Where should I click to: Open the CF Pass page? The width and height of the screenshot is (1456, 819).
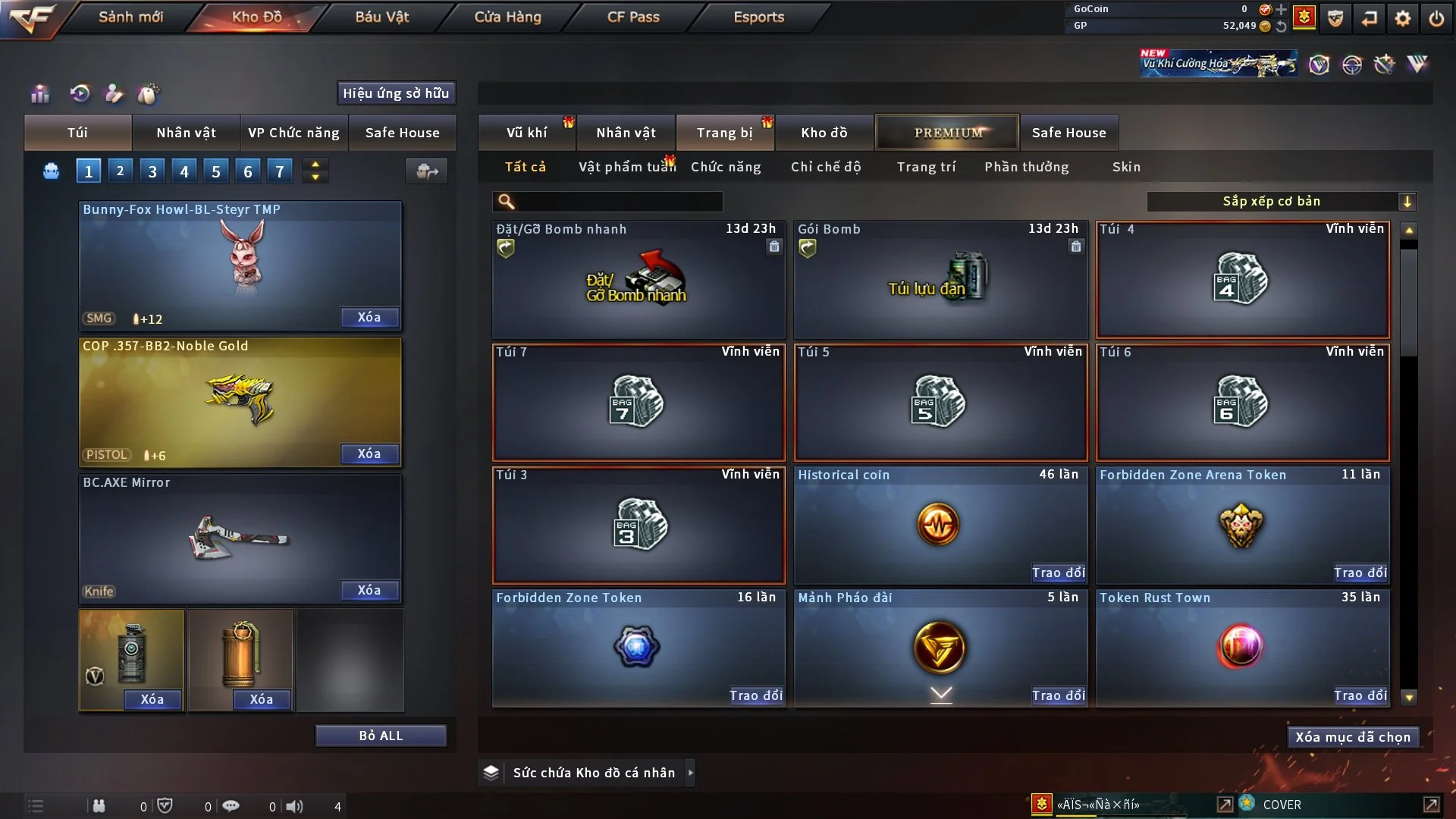click(x=633, y=17)
